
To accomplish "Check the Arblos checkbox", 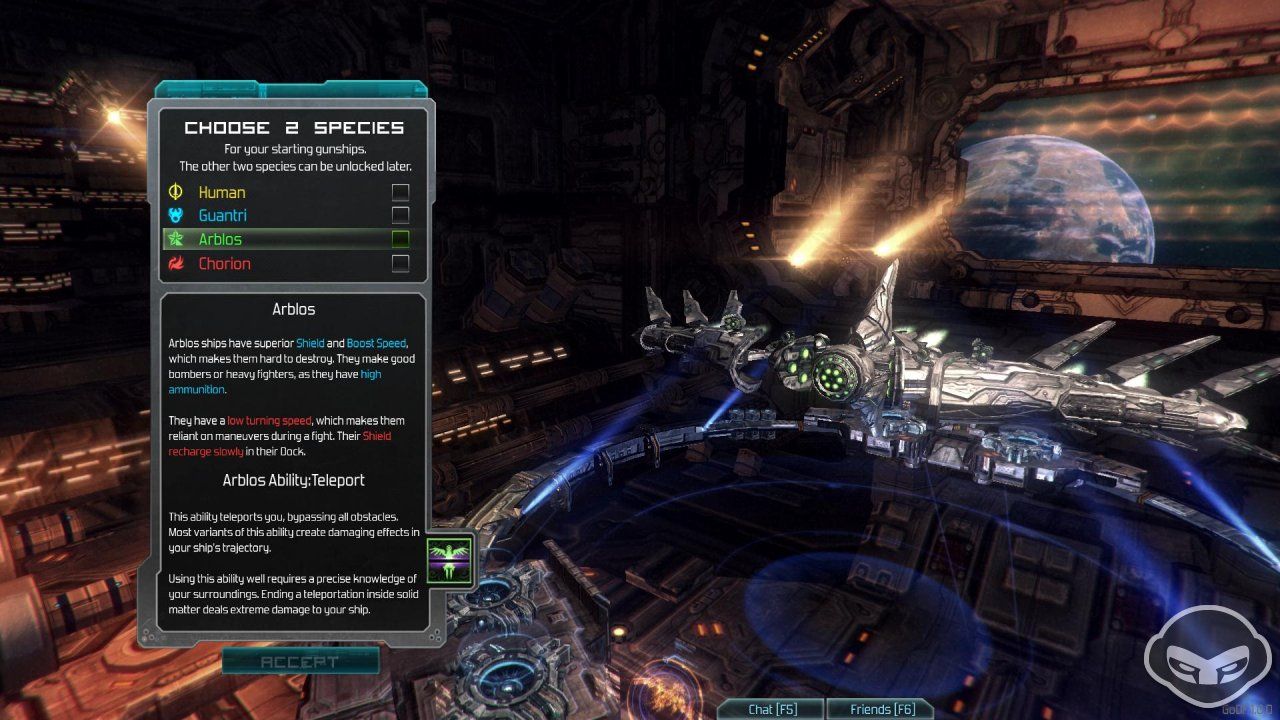I will tap(400, 240).
